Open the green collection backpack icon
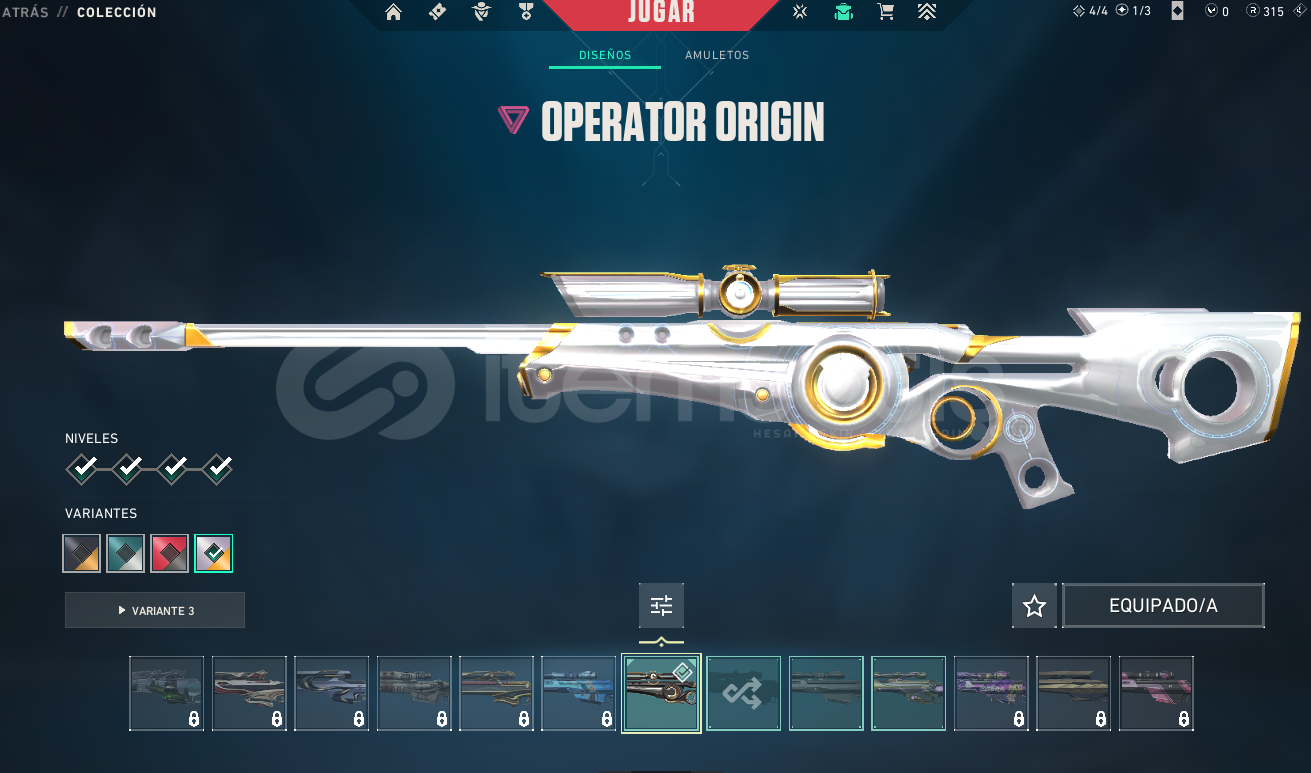The height and width of the screenshot is (773, 1311). coord(843,12)
